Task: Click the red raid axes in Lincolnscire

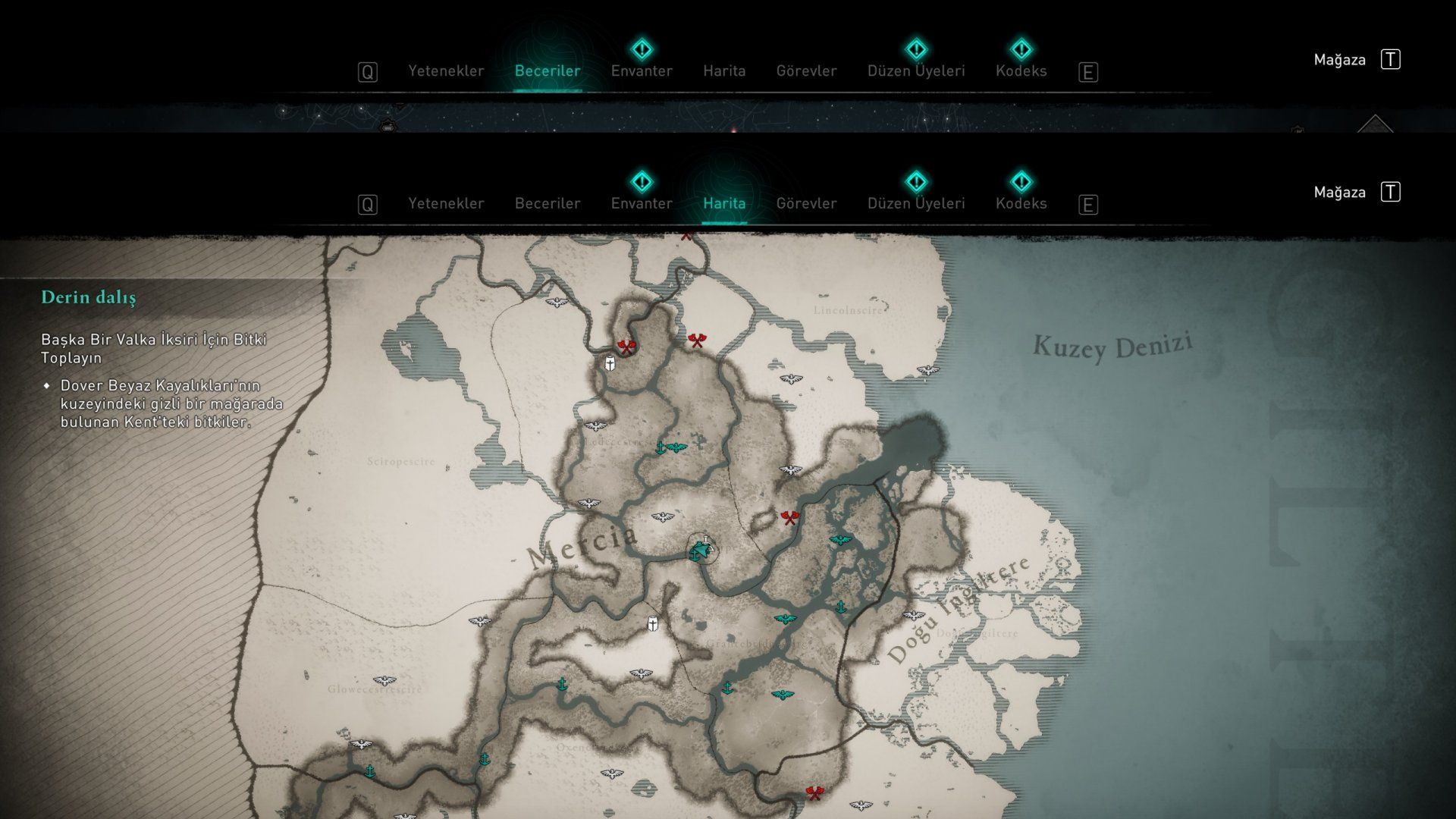Action: 696,340
